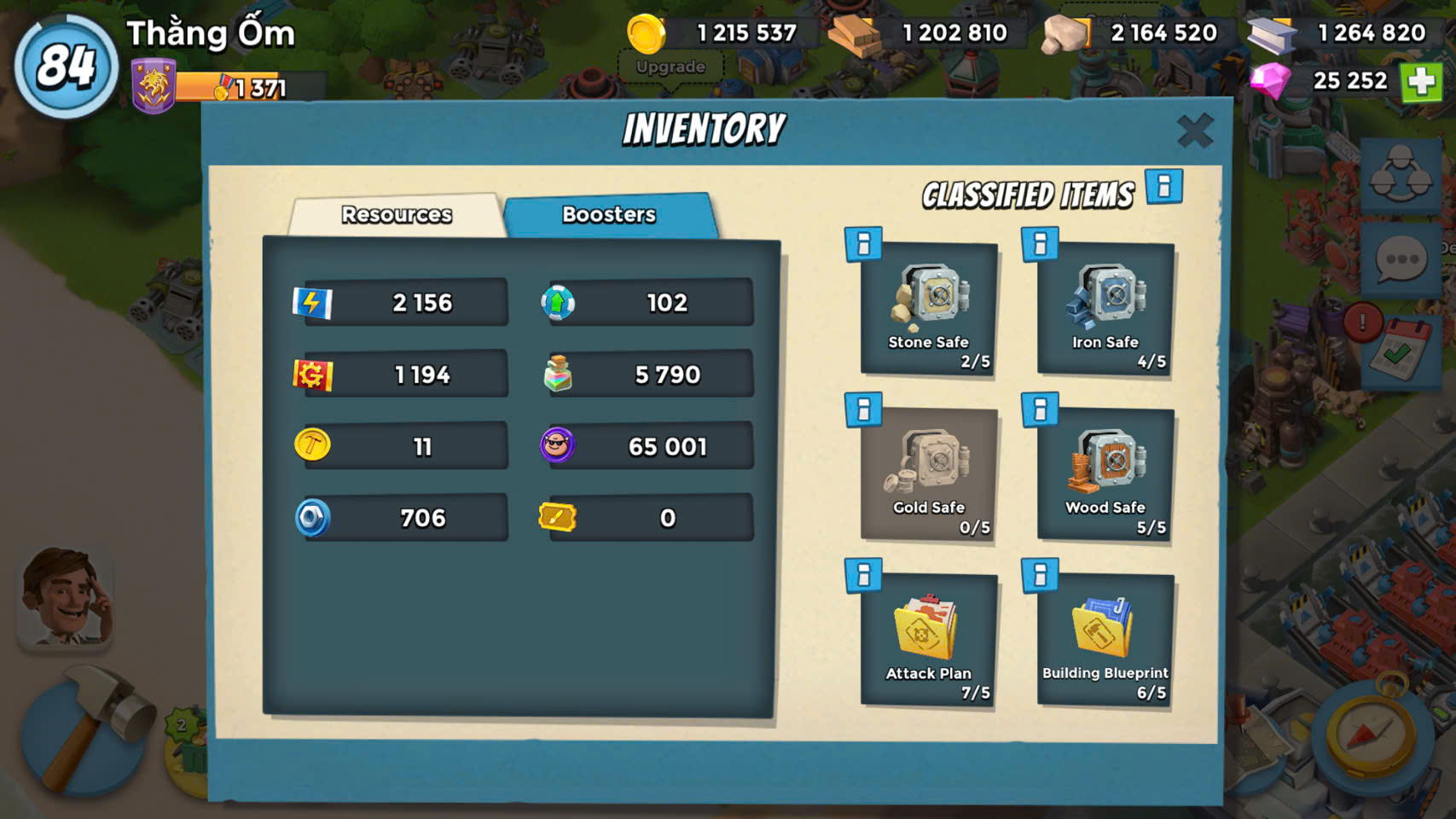The image size is (1456, 819).
Task: Open the Wood Safe item
Action: pyautogui.click(x=1105, y=474)
